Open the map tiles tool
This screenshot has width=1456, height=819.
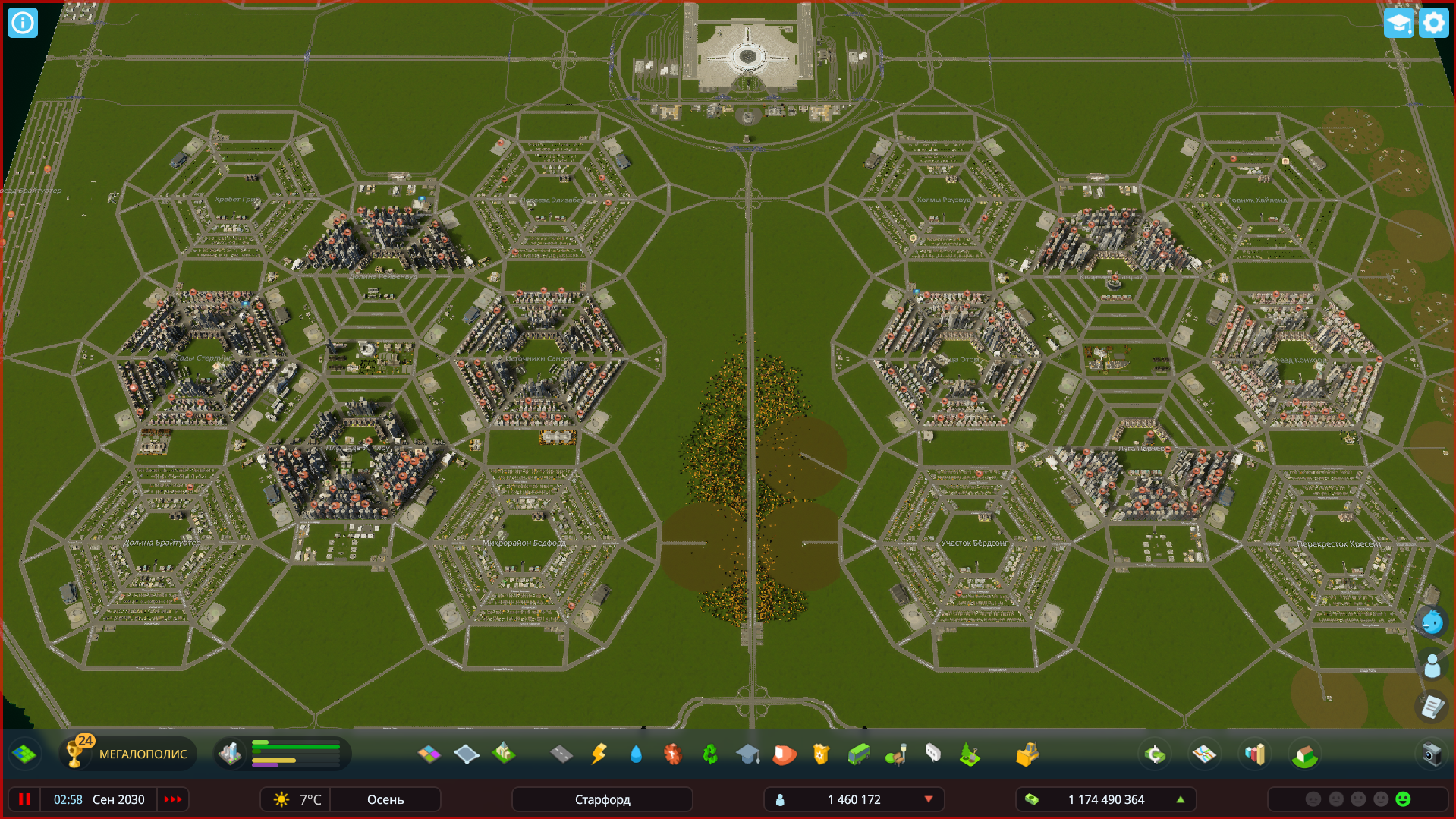24,754
